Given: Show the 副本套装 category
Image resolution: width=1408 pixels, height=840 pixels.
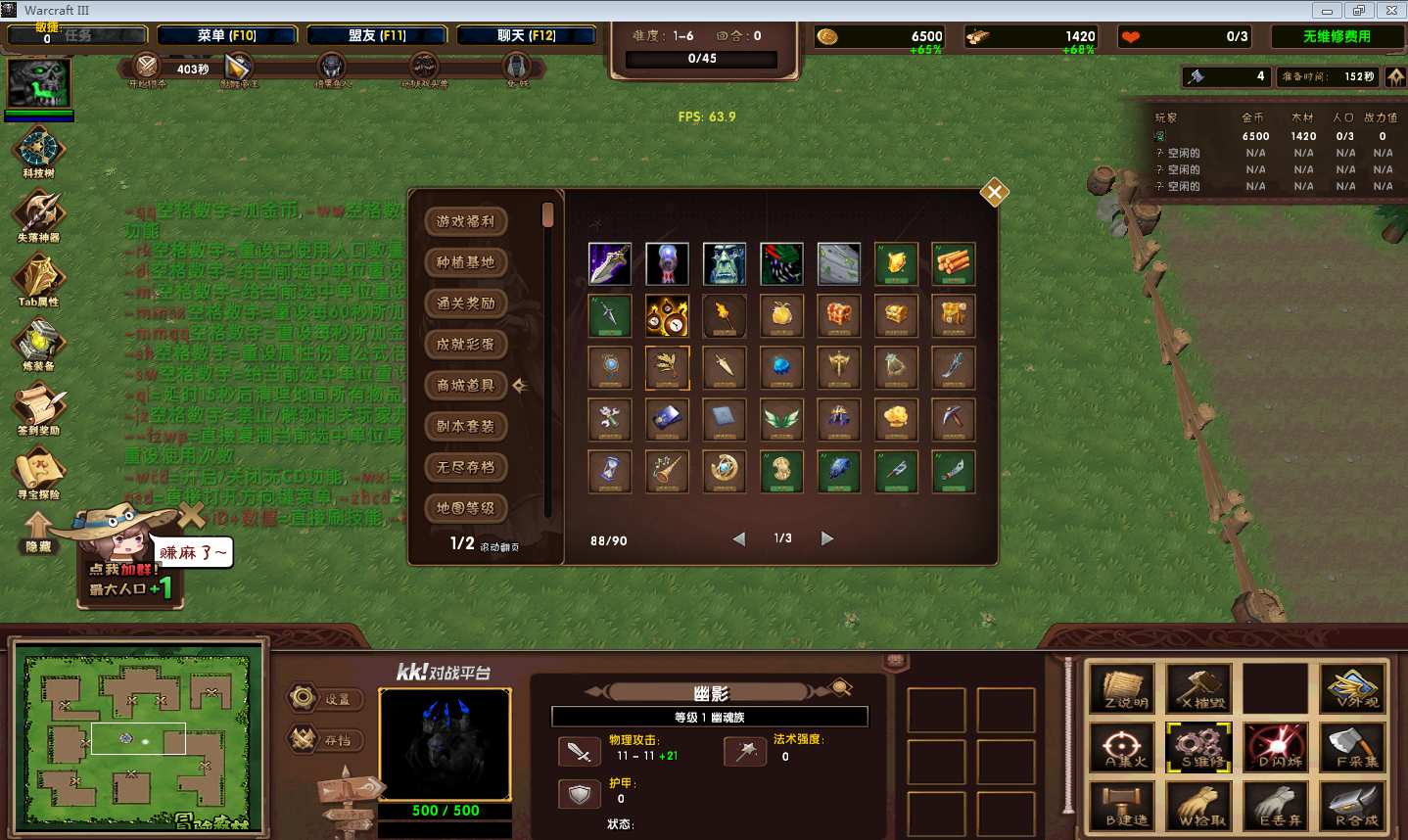Looking at the screenshot, I should point(466,426).
